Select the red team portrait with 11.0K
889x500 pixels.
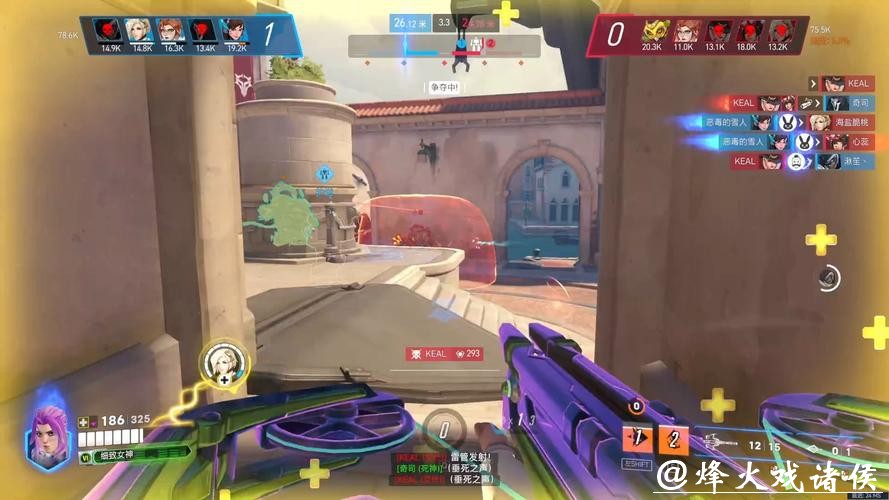coord(684,31)
